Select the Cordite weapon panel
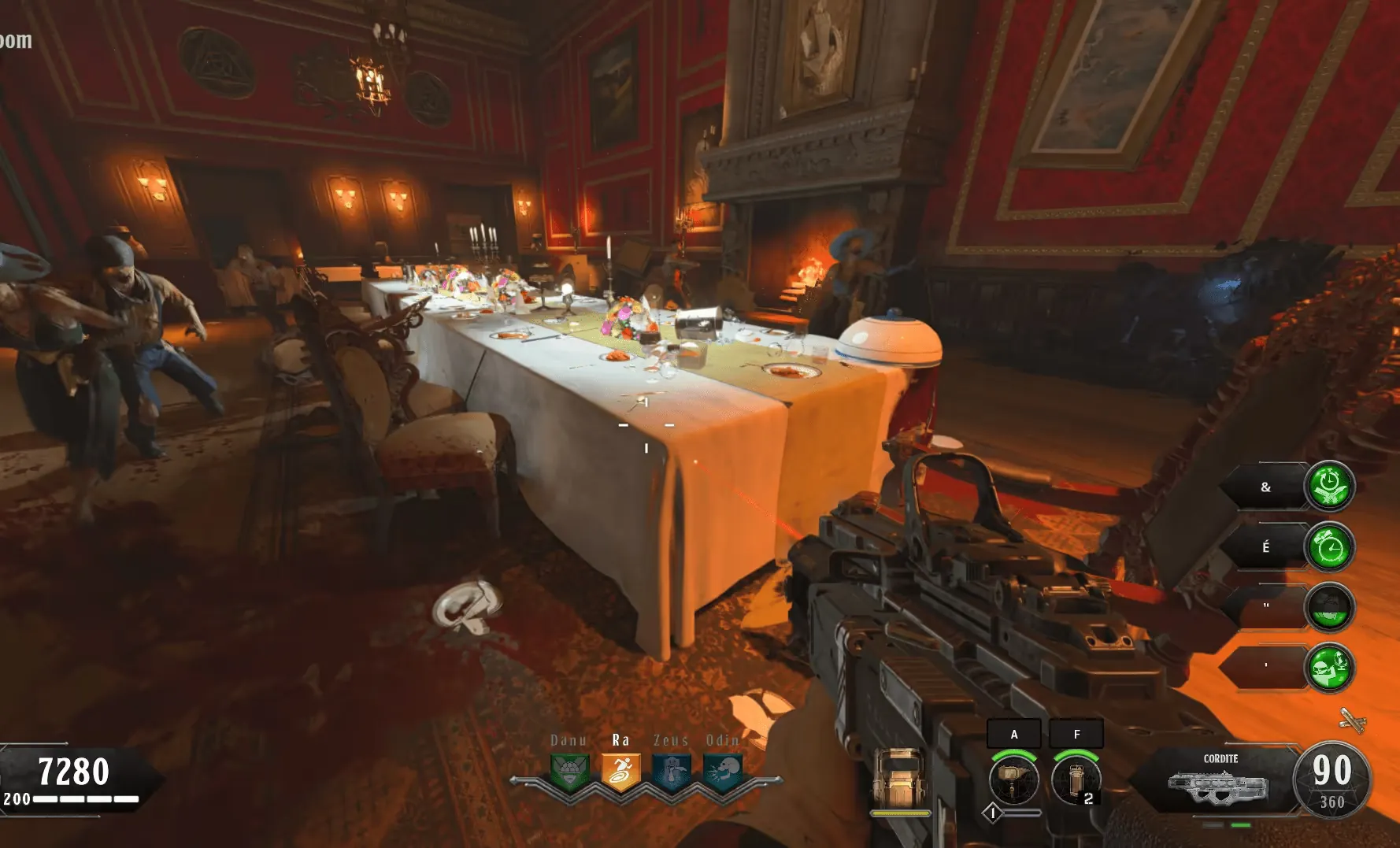Screen dimensions: 1400x848 pos(1217,781)
